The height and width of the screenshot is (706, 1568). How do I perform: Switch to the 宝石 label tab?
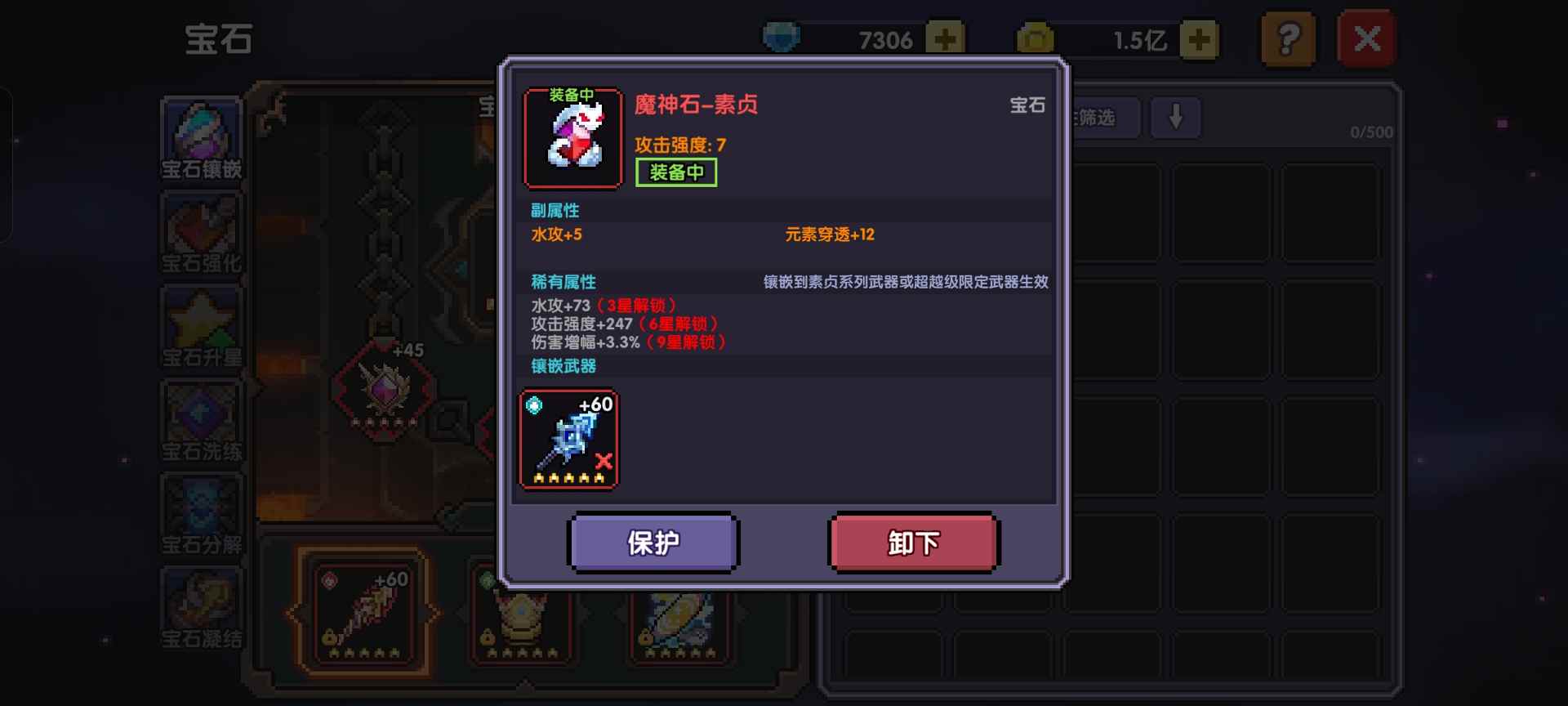click(x=1027, y=105)
